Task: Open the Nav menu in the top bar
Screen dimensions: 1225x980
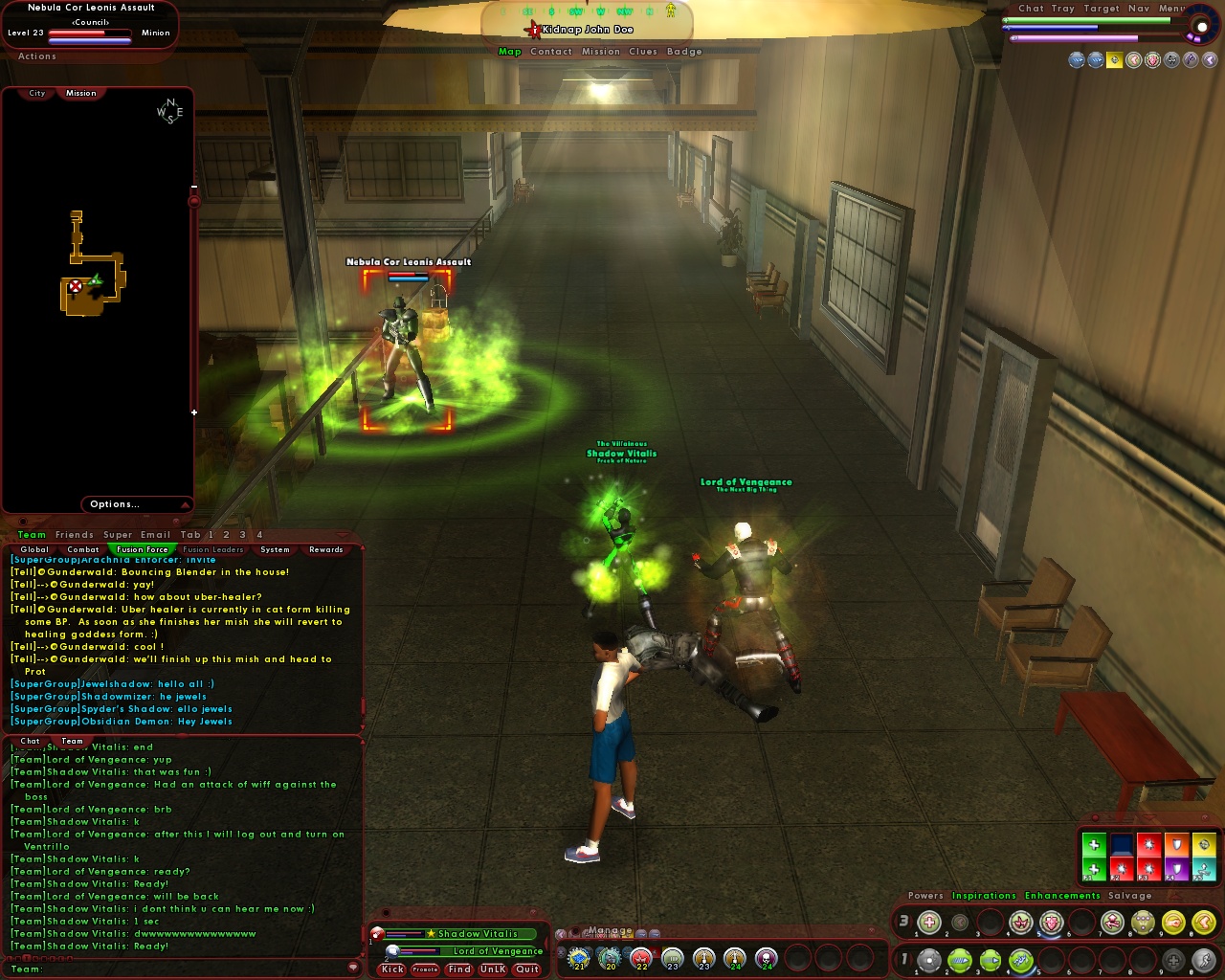Action: [1139, 8]
